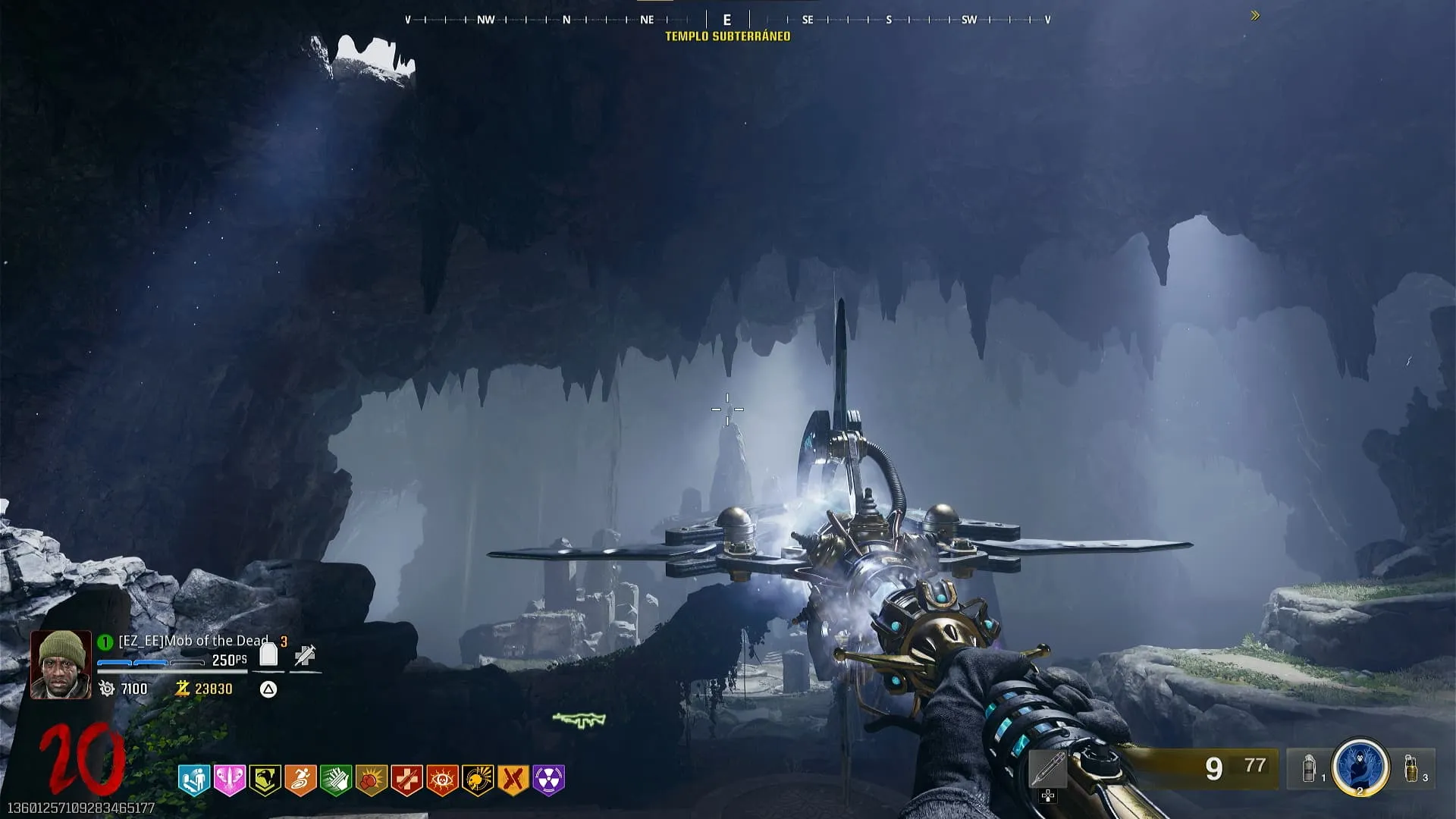Click the yellow Double Tap crossed-bullets perk
Image resolution: width=1456 pixels, height=819 pixels.
coord(513,780)
